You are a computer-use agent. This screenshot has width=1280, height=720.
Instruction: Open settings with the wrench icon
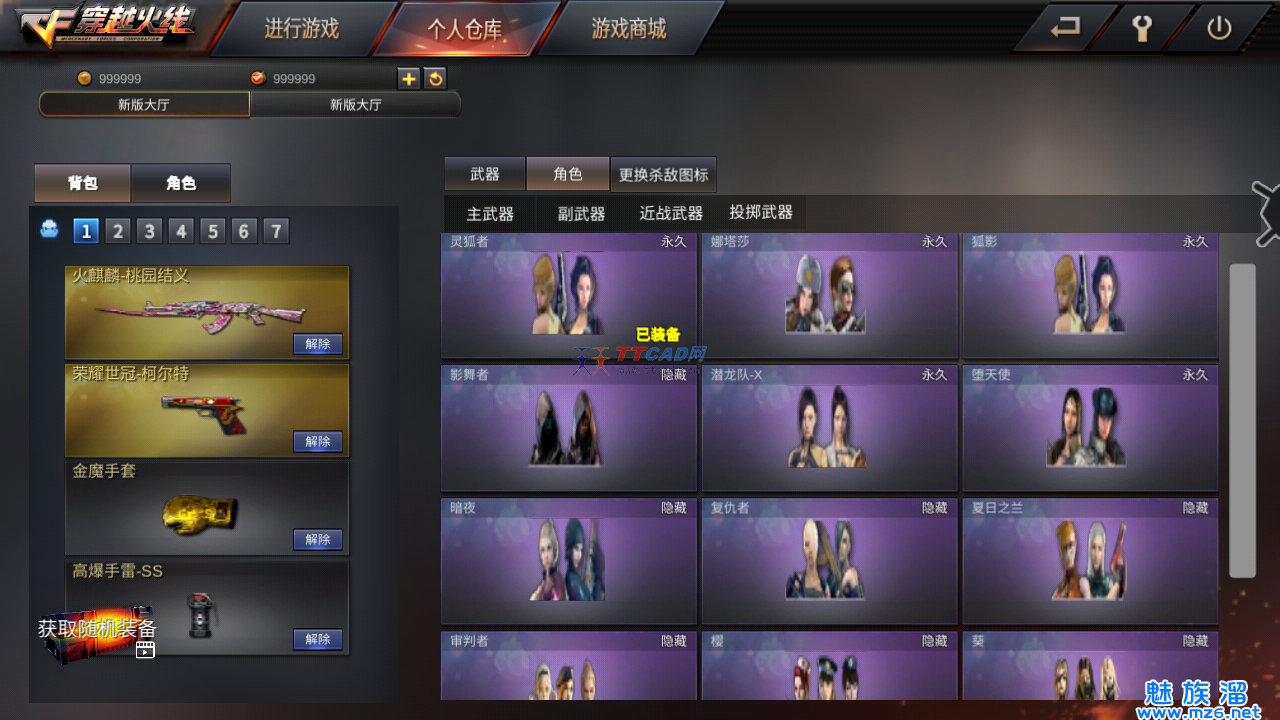(x=1142, y=28)
